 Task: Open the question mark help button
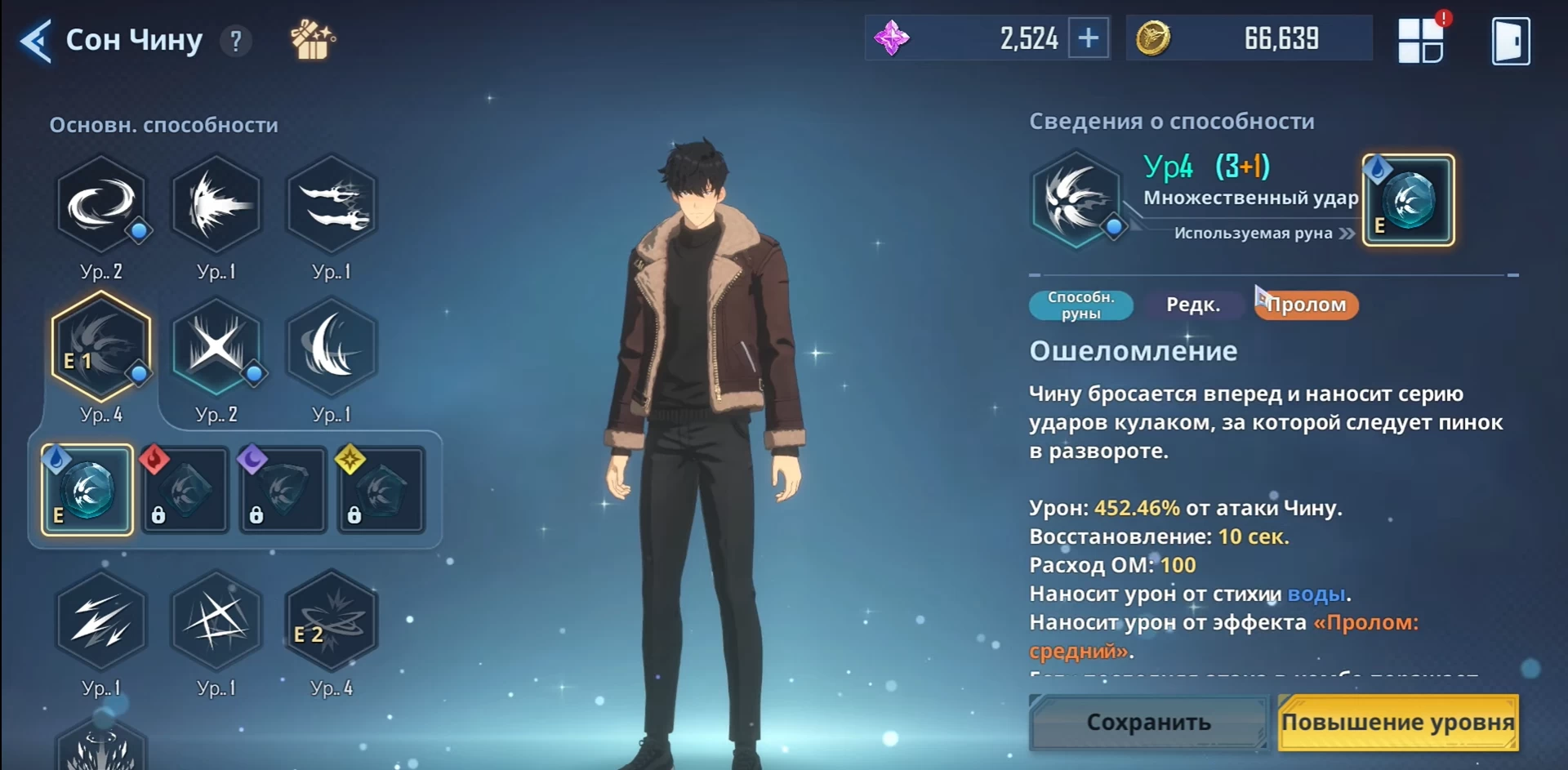pos(236,41)
